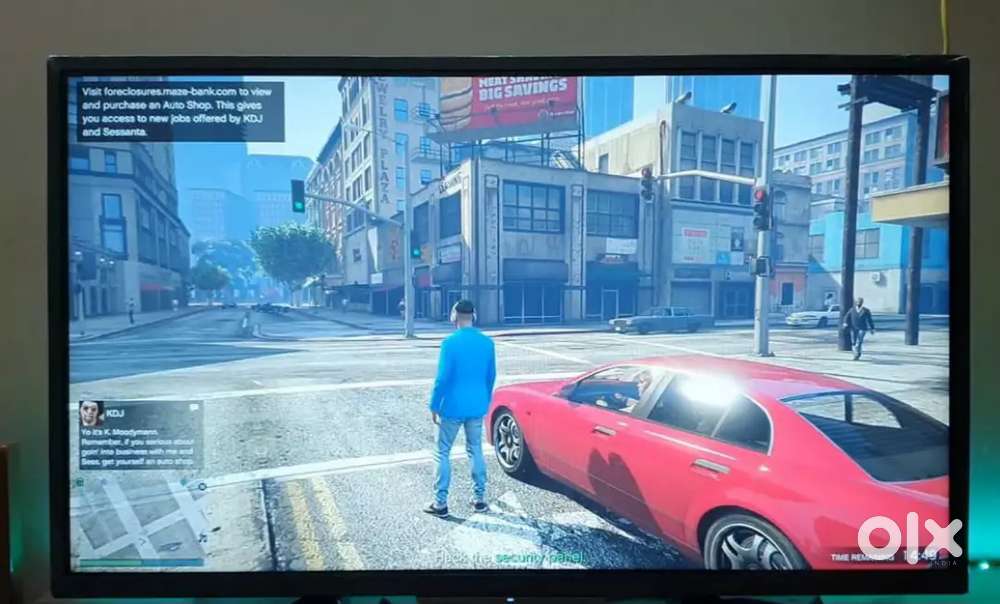This screenshot has height=604, width=1000.
Task: Click the minimap radar
Action: click(138, 520)
